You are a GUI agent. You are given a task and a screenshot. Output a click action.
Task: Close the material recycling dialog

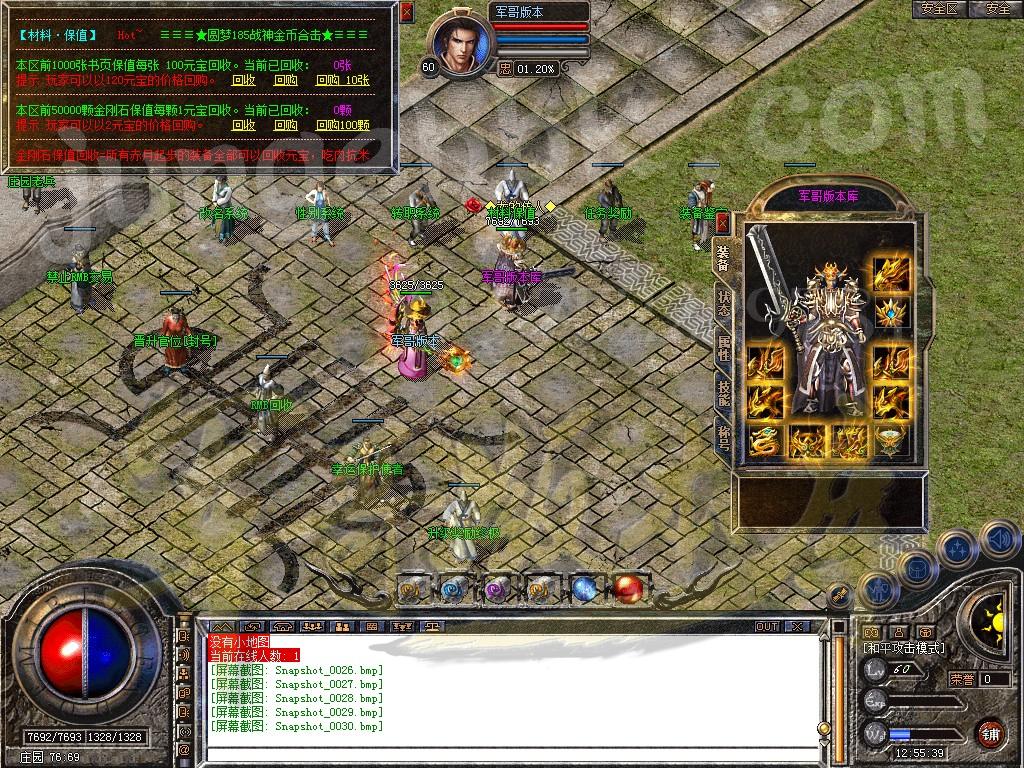tap(406, 12)
